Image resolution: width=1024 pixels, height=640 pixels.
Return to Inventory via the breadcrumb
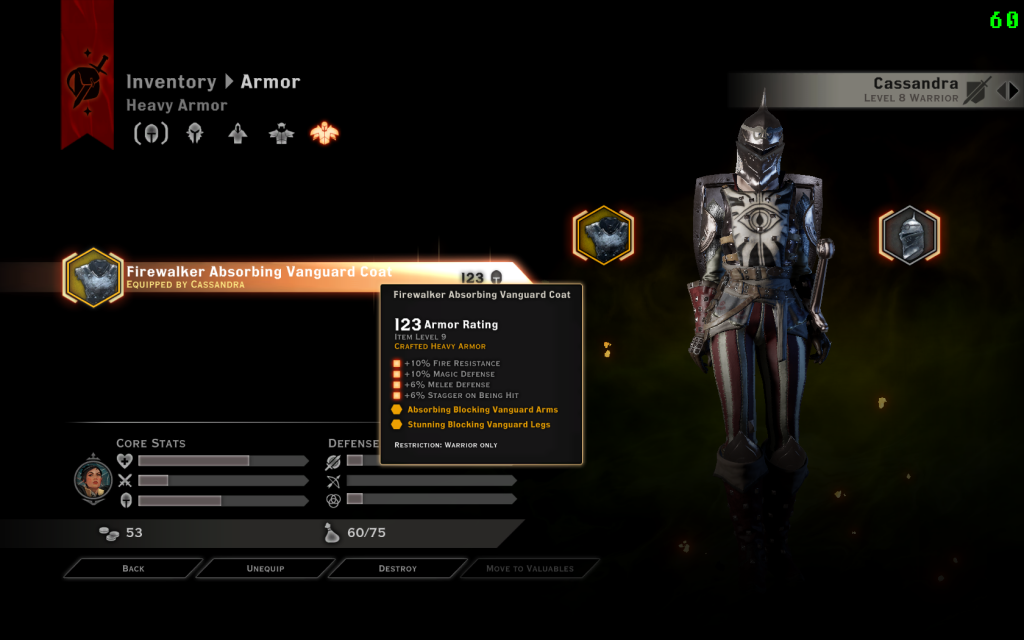tap(171, 82)
